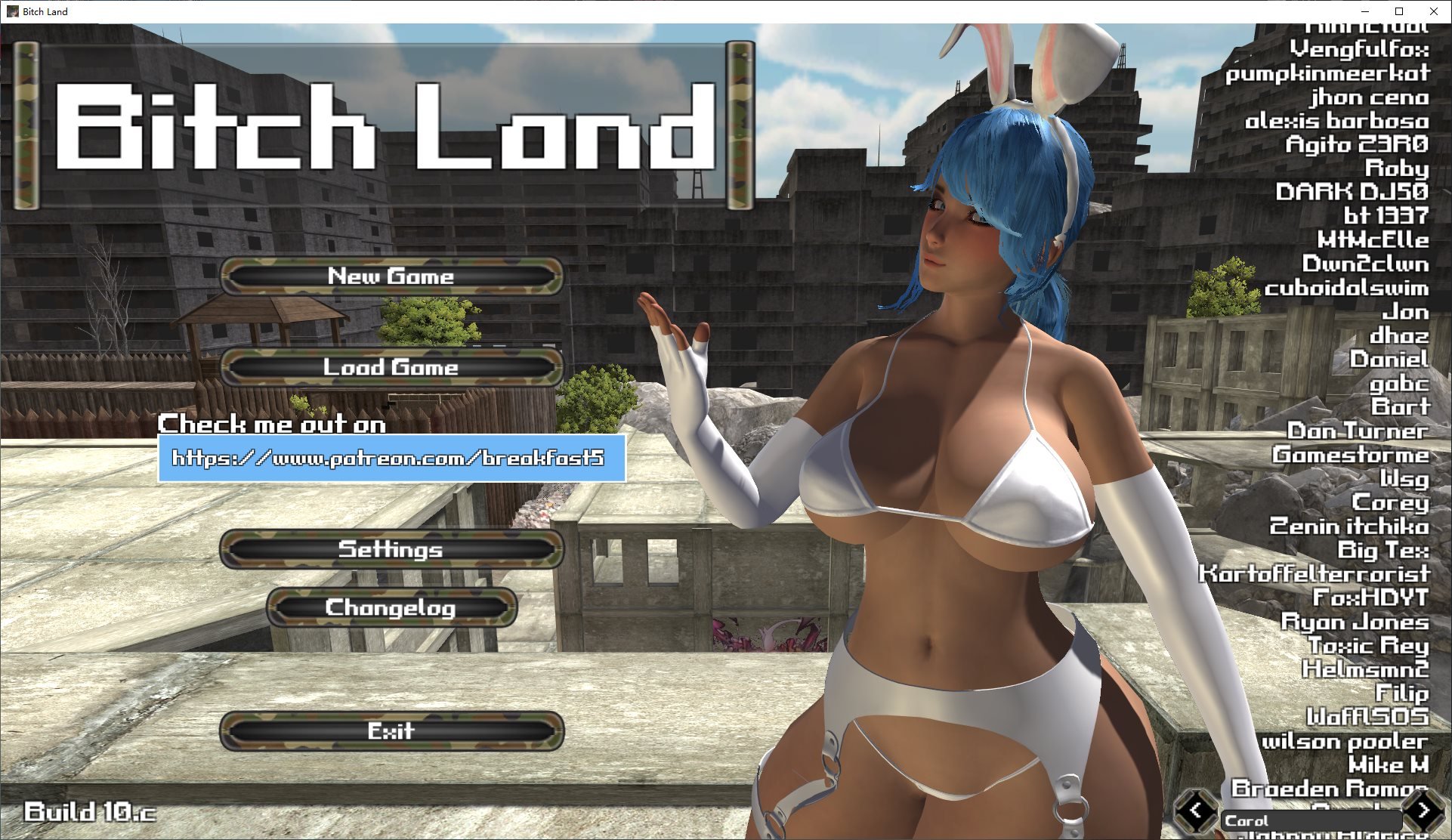Exit the game from the main menu
The width and height of the screenshot is (1452, 840).
point(391,731)
